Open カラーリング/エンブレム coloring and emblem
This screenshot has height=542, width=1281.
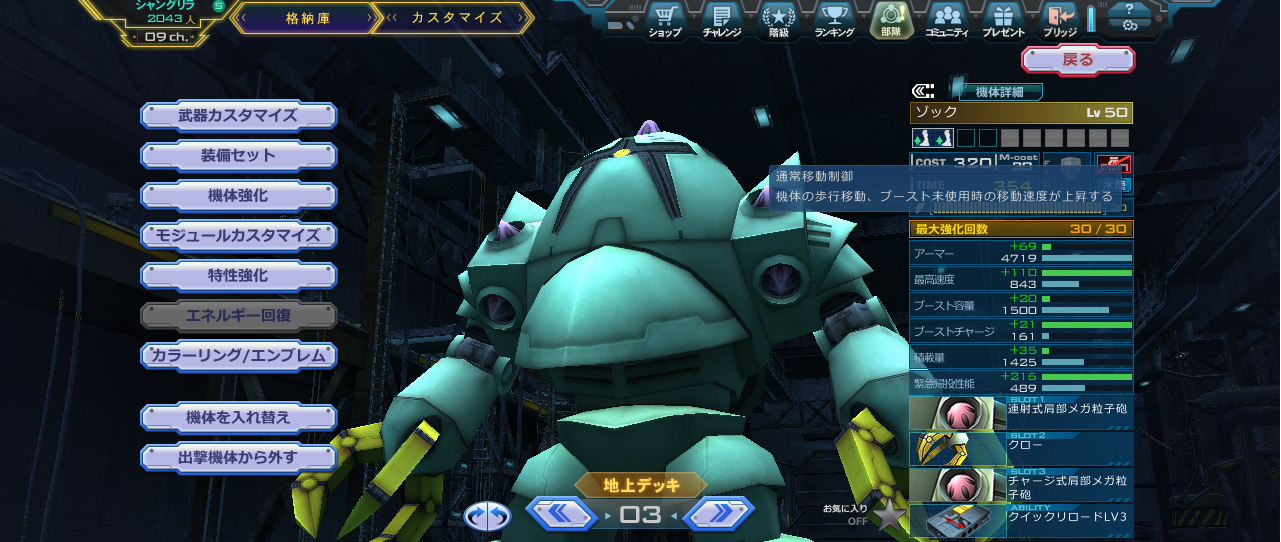[238, 356]
